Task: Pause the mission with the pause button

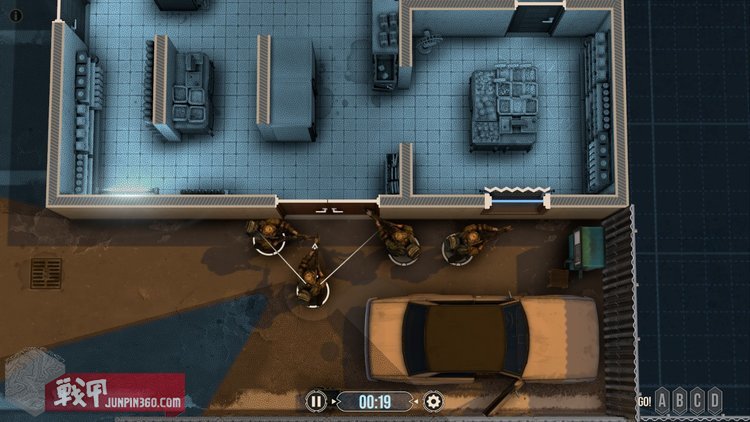Action: 316,402
